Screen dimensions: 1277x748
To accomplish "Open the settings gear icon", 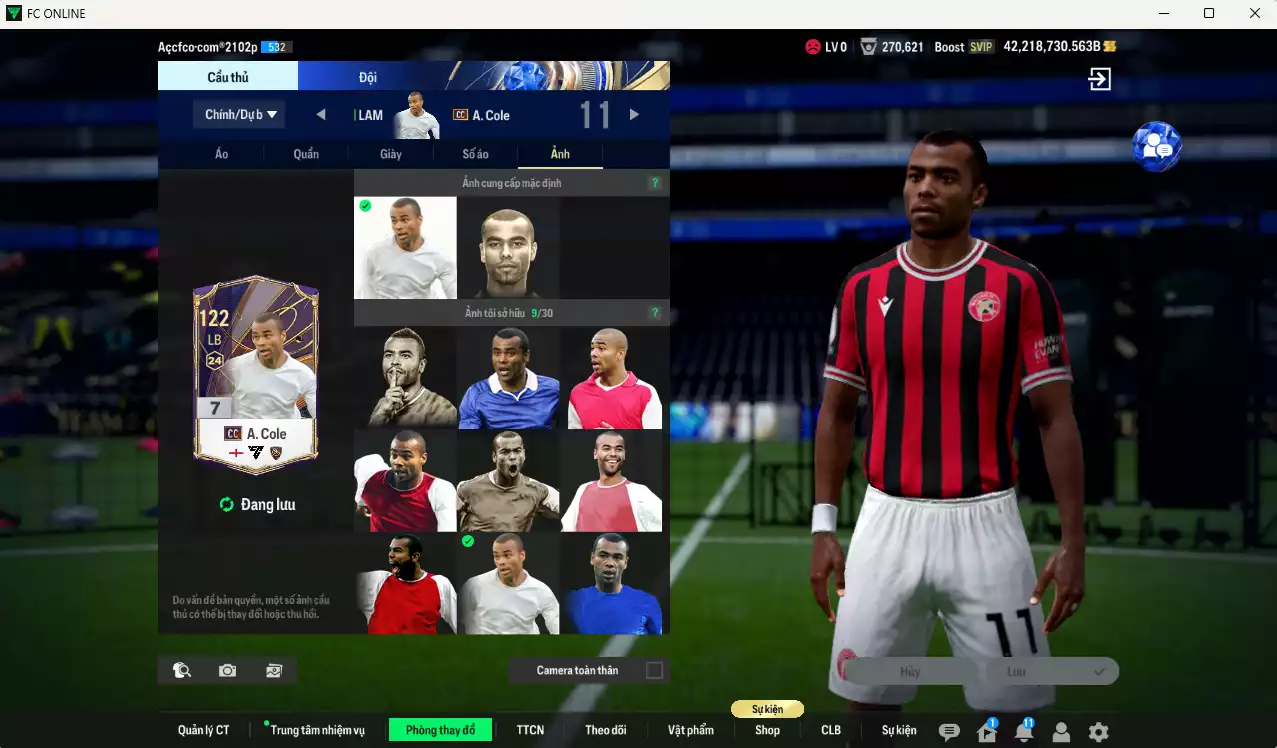I will pos(1098,732).
